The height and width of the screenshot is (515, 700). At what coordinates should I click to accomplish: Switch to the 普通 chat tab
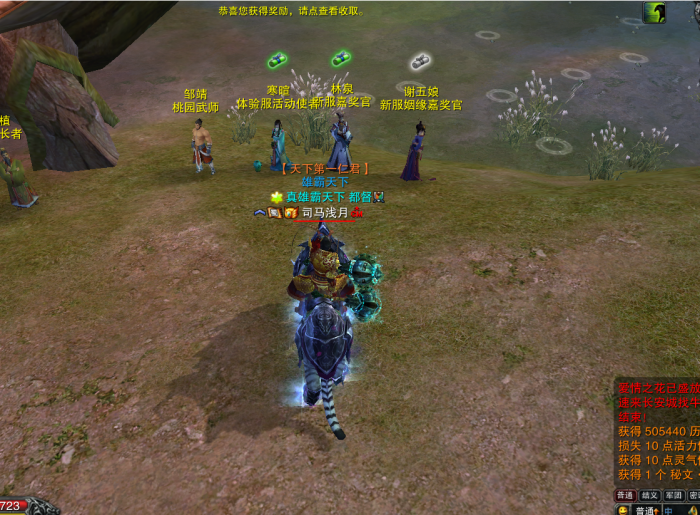(x=625, y=495)
